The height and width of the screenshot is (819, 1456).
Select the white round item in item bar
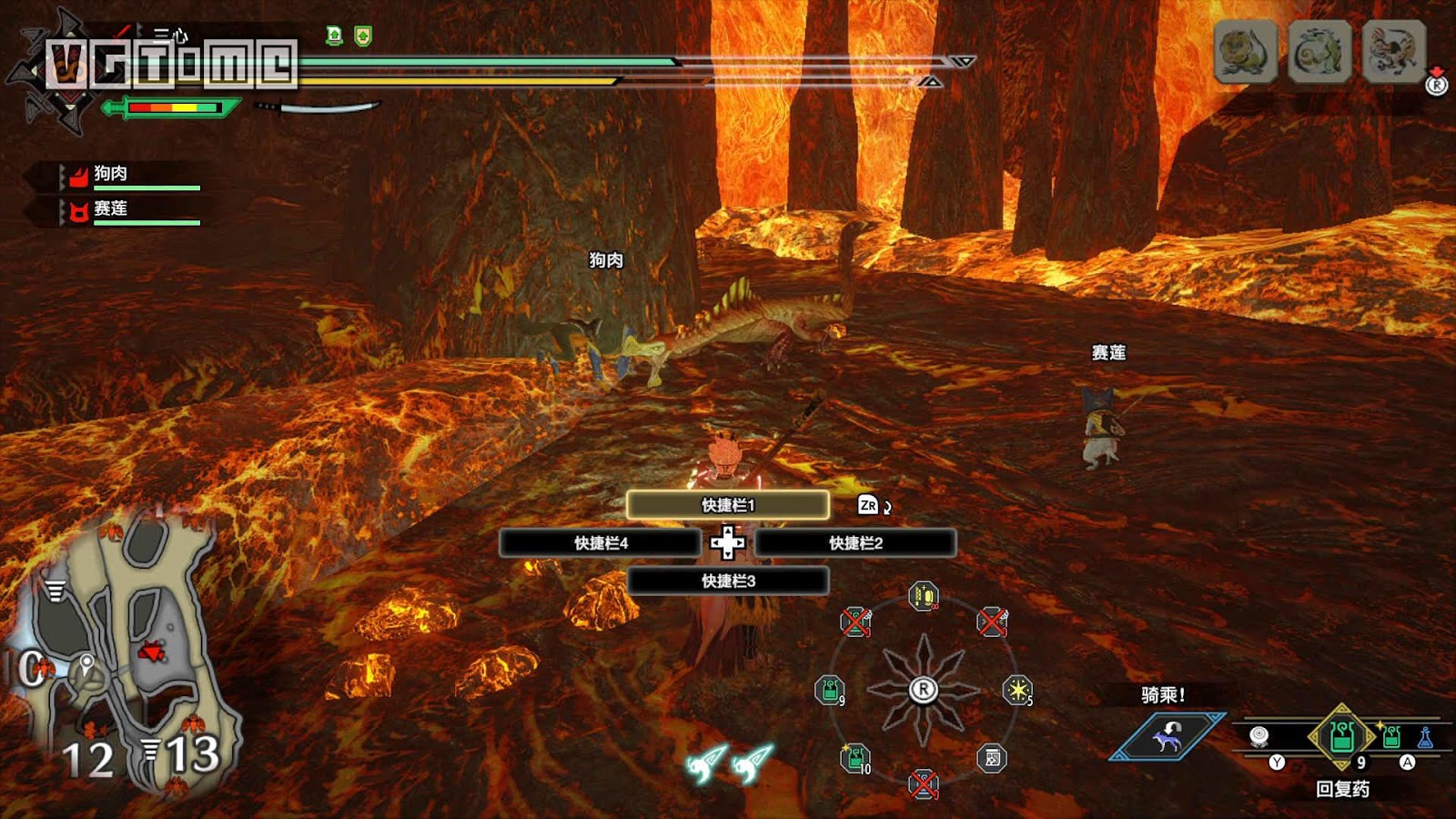[x=1259, y=735]
